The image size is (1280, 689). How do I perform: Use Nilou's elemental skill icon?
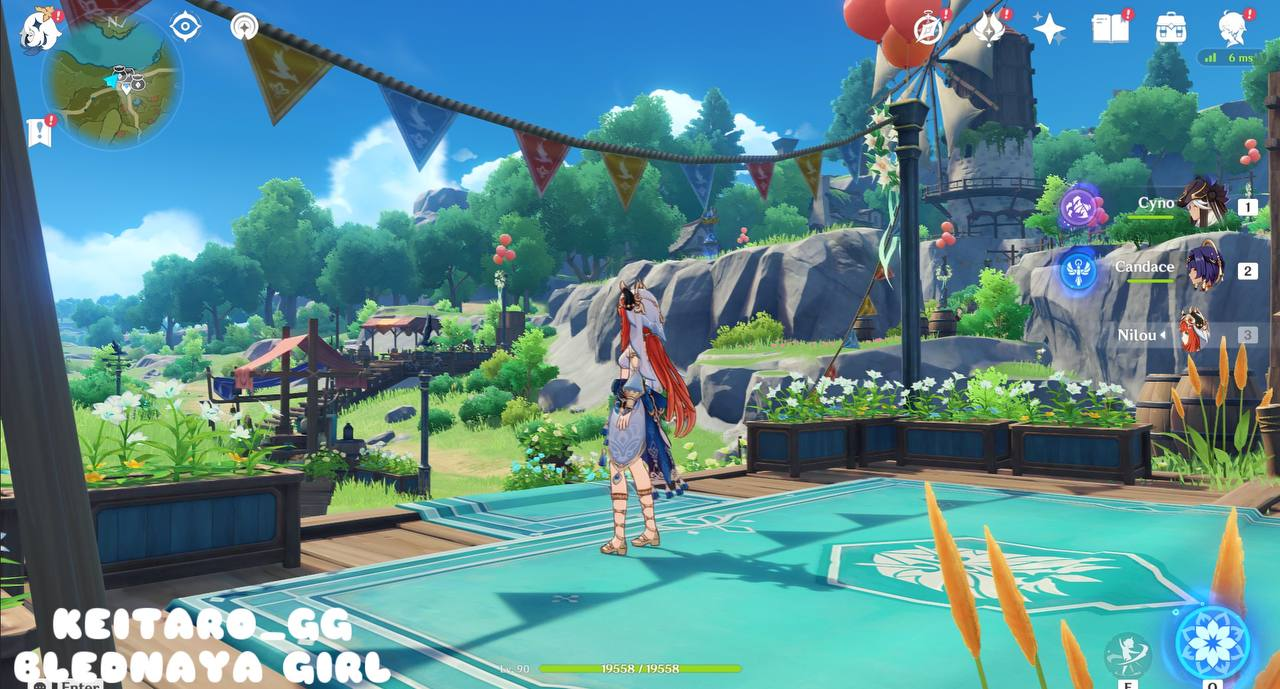point(1127,655)
